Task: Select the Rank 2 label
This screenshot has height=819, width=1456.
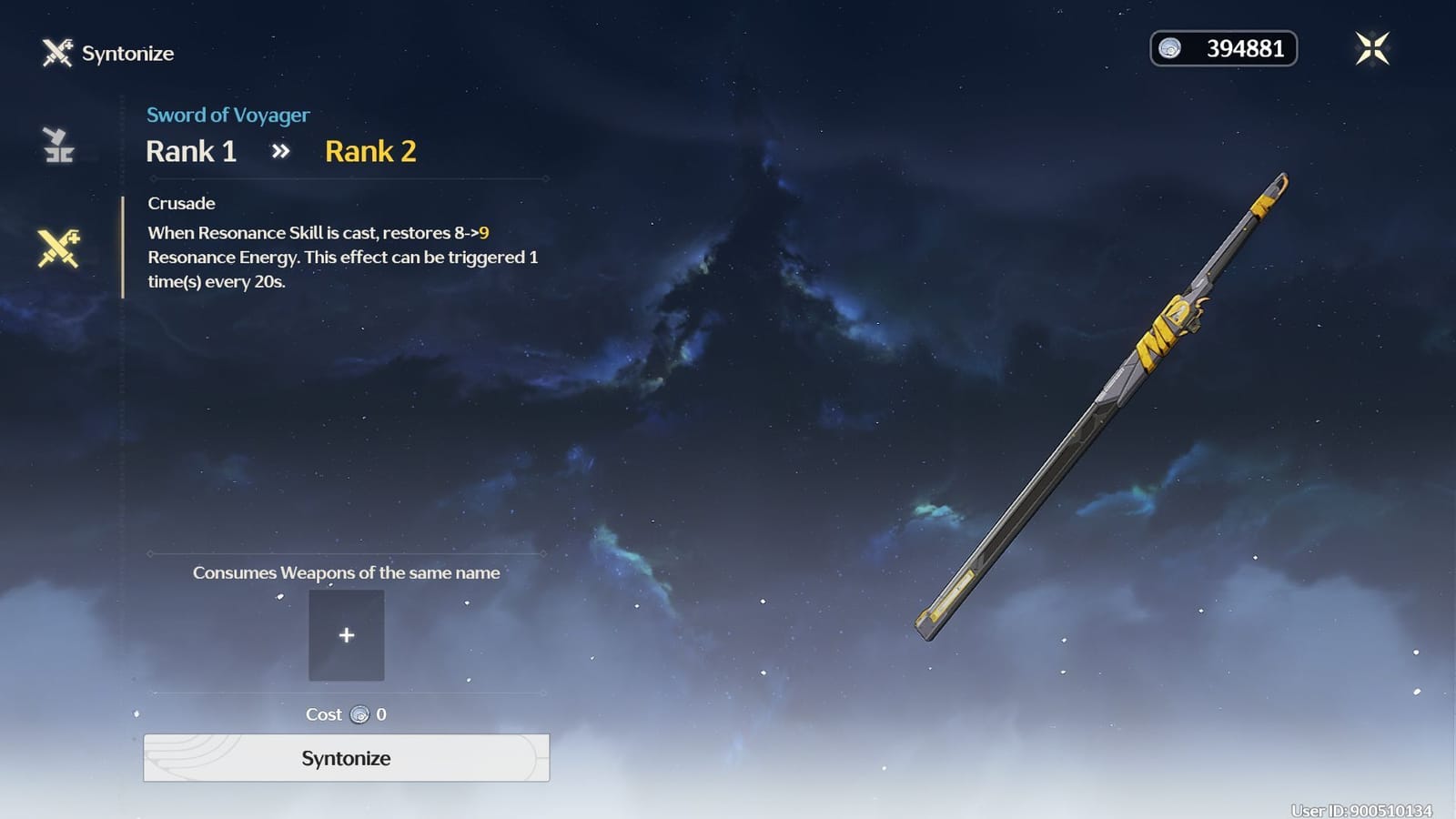Action: coord(369,150)
